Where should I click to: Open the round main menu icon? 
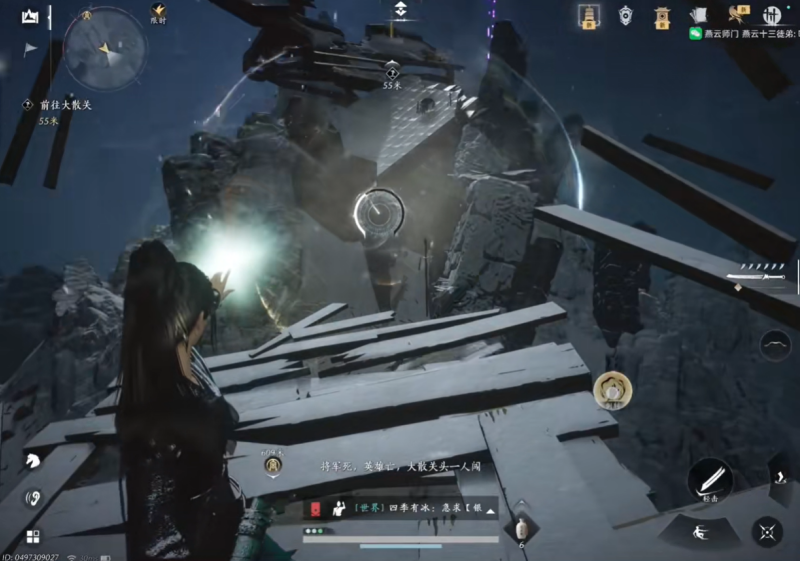click(772, 15)
